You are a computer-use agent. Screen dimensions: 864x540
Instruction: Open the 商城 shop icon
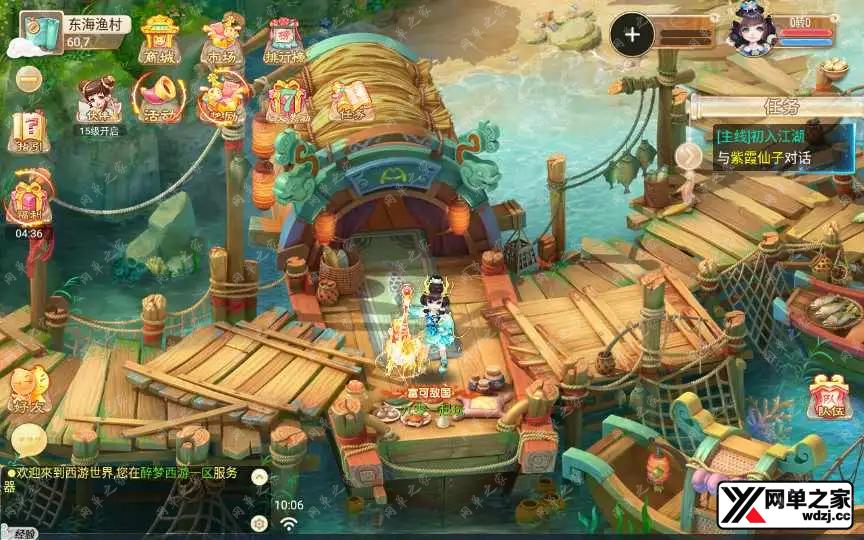click(x=159, y=41)
